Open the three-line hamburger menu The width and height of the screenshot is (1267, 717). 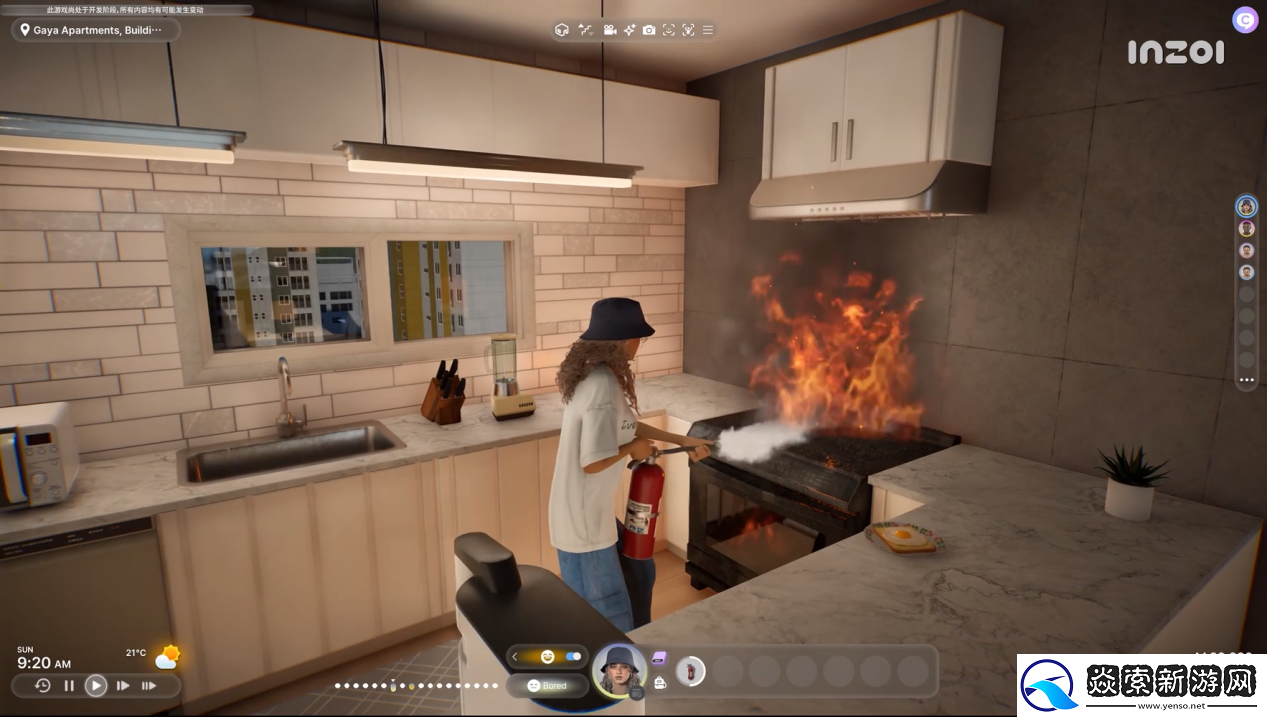click(708, 30)
